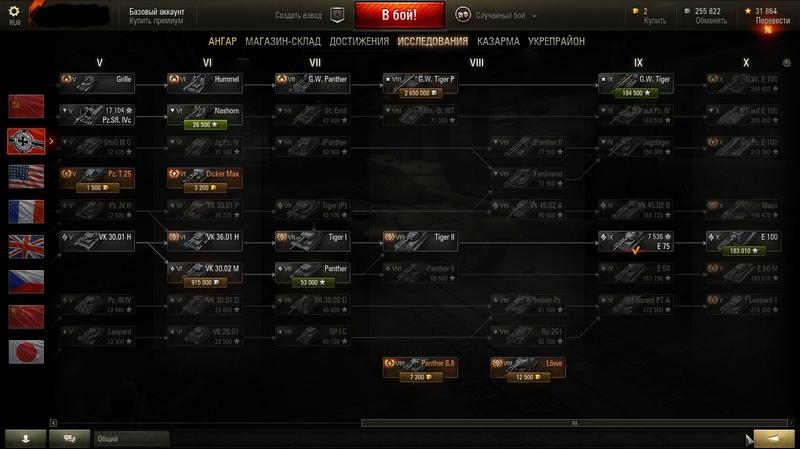
Task: Click Купить премиум under the account status
Action: (155, 20)
